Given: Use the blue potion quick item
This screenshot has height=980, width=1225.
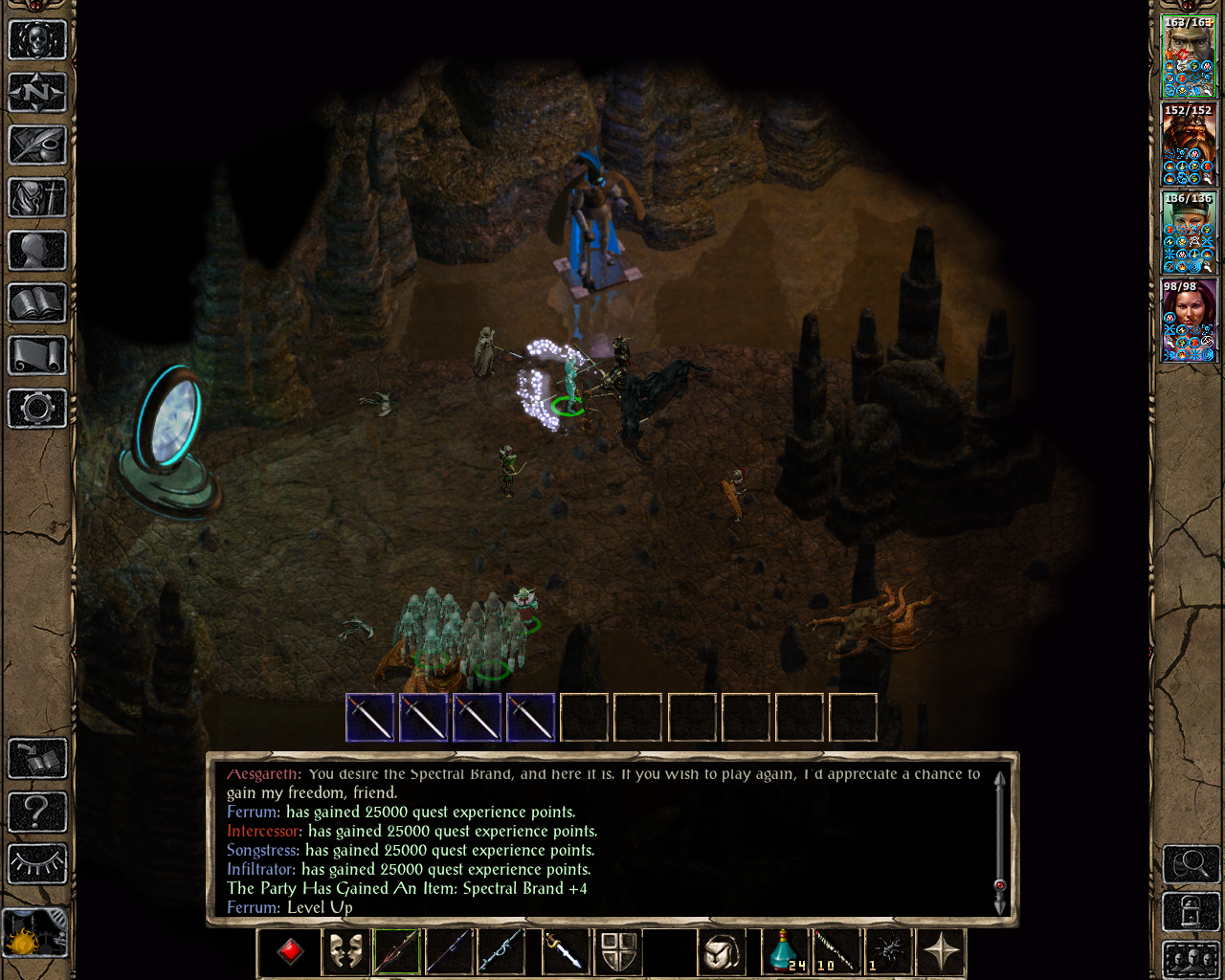Looking at the screenshot, I should click(785, 952).
